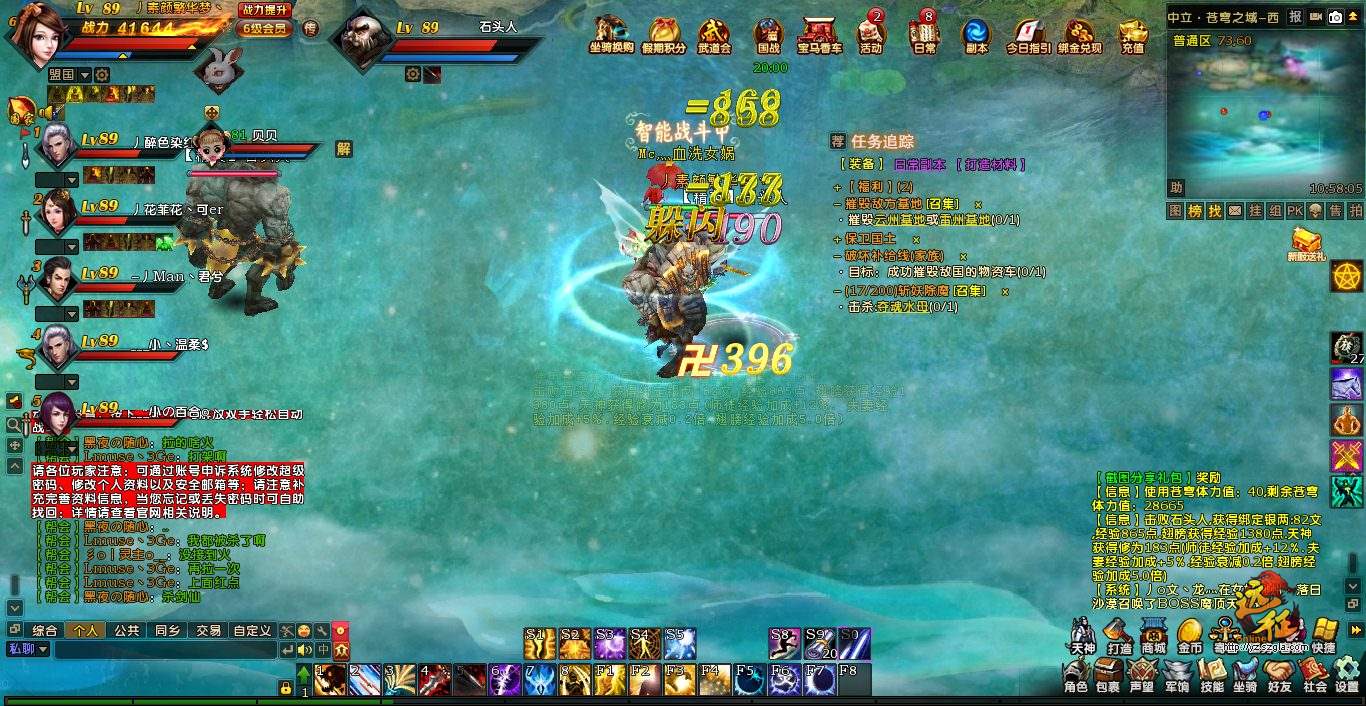
Task: Switch to the 综合 chat tab
Action: (44, 631)
